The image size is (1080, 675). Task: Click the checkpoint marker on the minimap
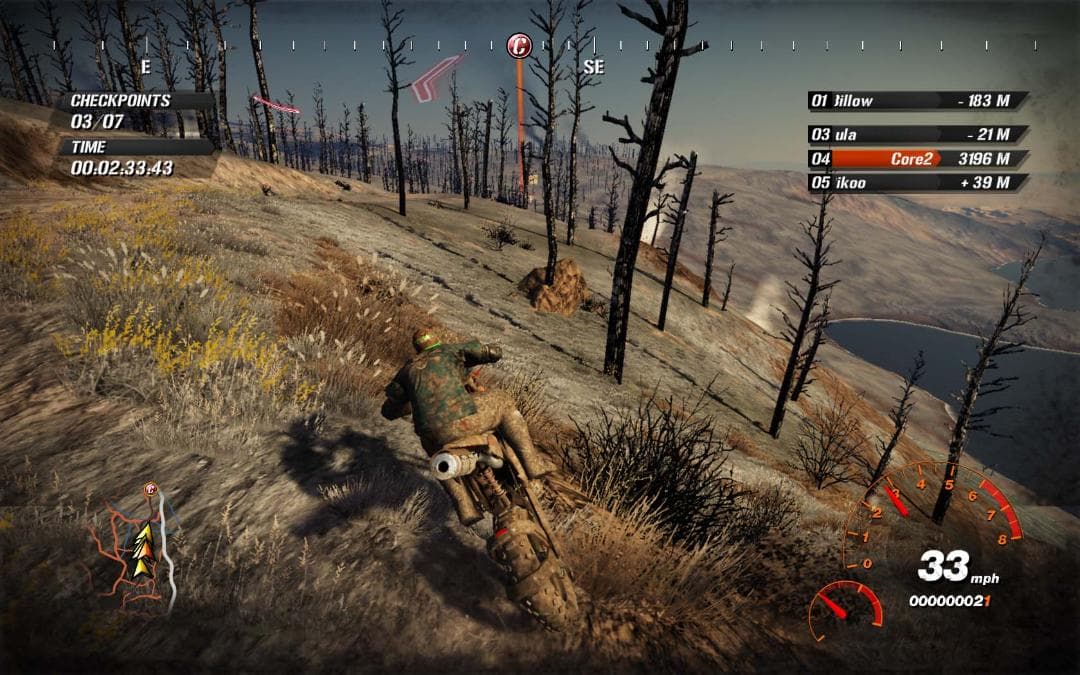coord(151,490)
